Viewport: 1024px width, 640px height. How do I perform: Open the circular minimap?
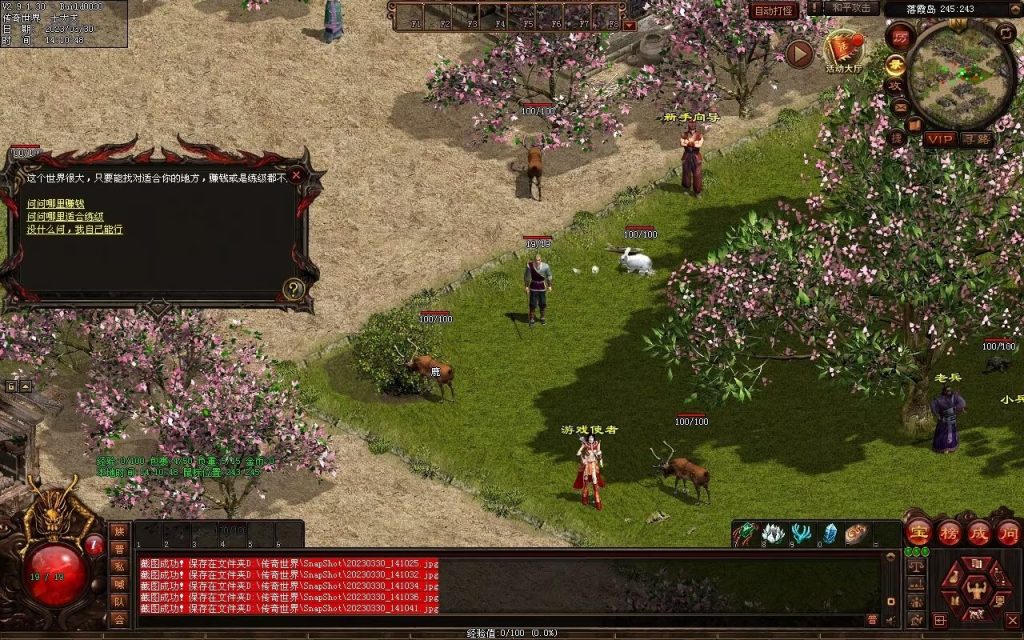960,74
